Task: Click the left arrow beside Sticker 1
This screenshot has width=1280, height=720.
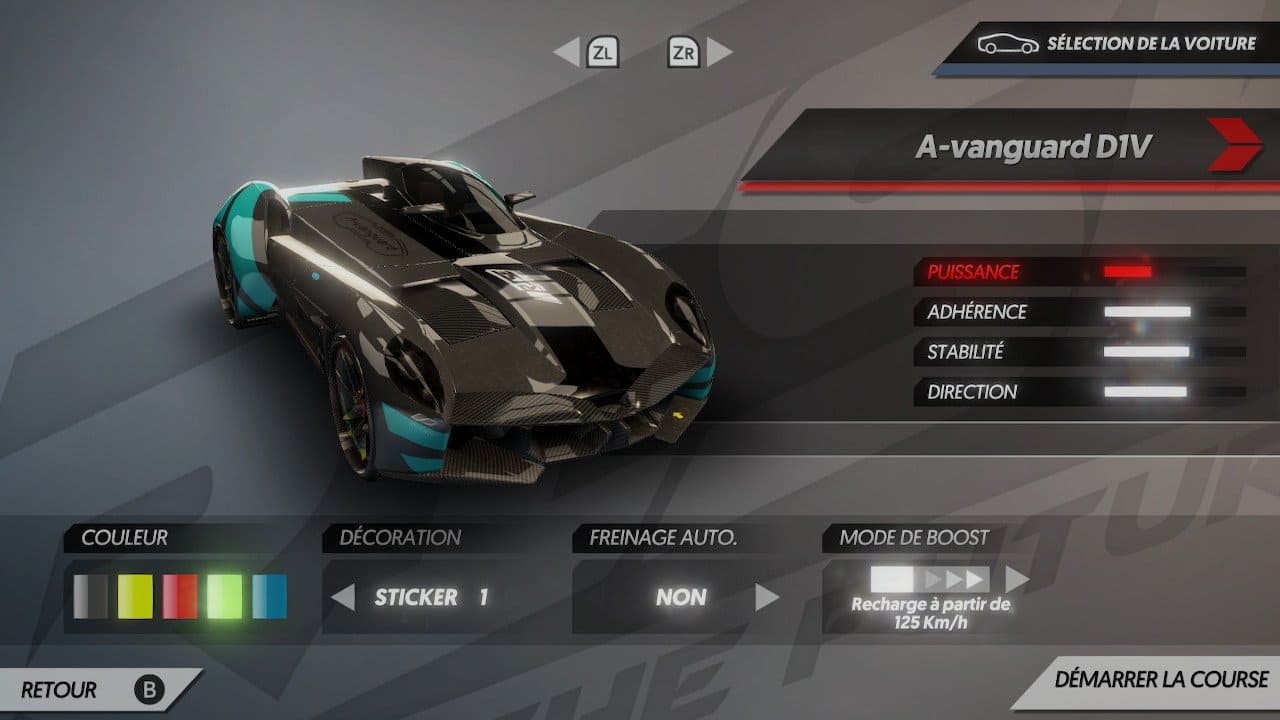Action: [x=343, y=598]
